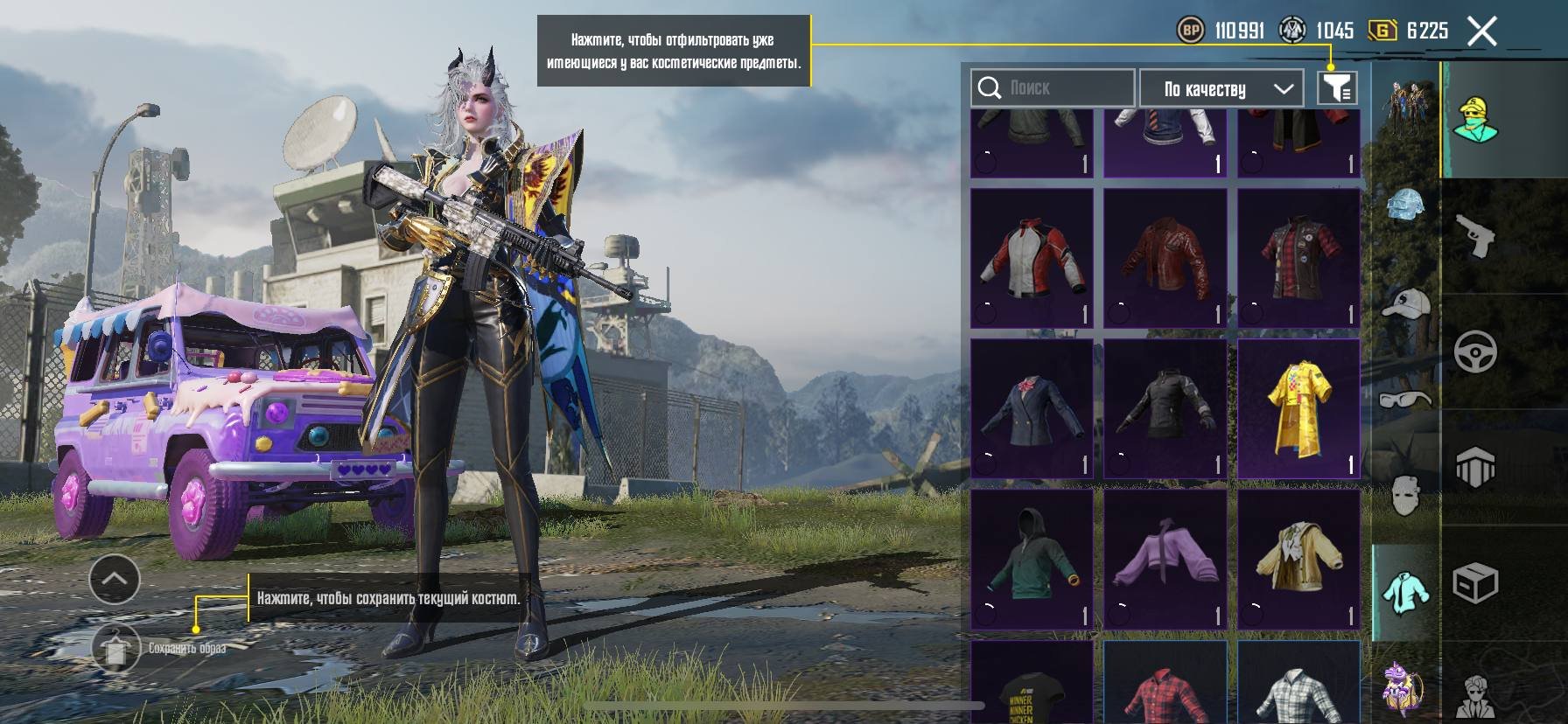The image size is (1568, 724).
Task: Select the purple wrap top item
Action: pos(1165,560)
